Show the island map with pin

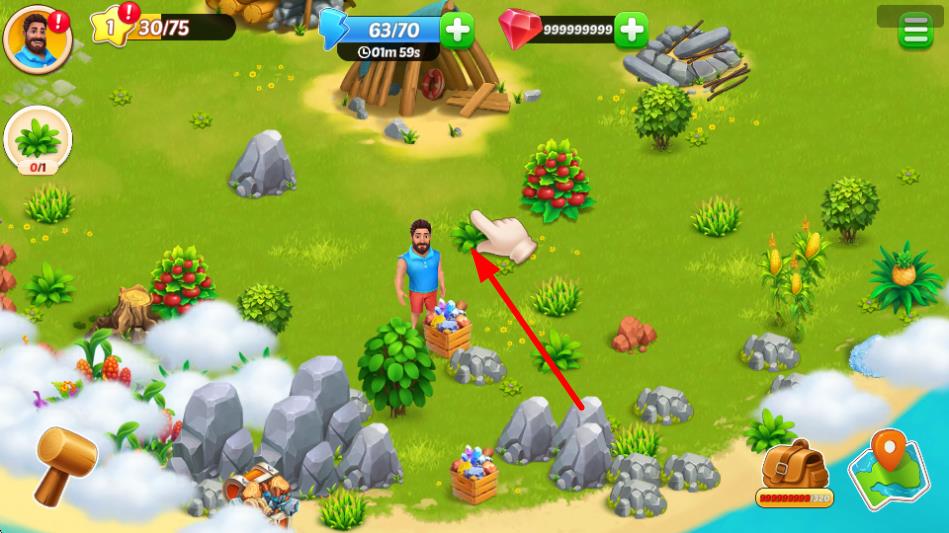882,469
